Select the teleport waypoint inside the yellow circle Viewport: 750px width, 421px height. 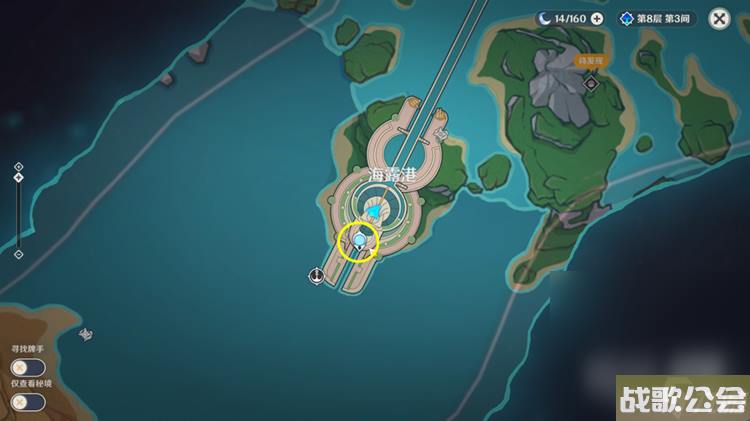coord(359,241)
